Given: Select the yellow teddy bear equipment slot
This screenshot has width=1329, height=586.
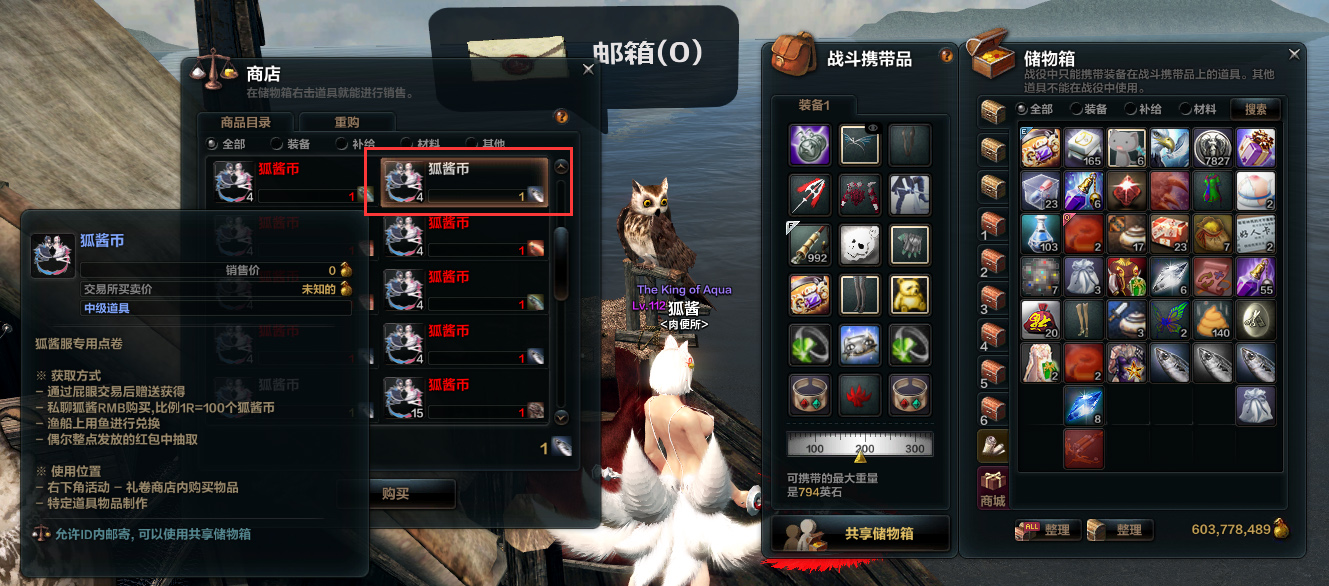Looking at the screenshot, I should pos(909,294).
